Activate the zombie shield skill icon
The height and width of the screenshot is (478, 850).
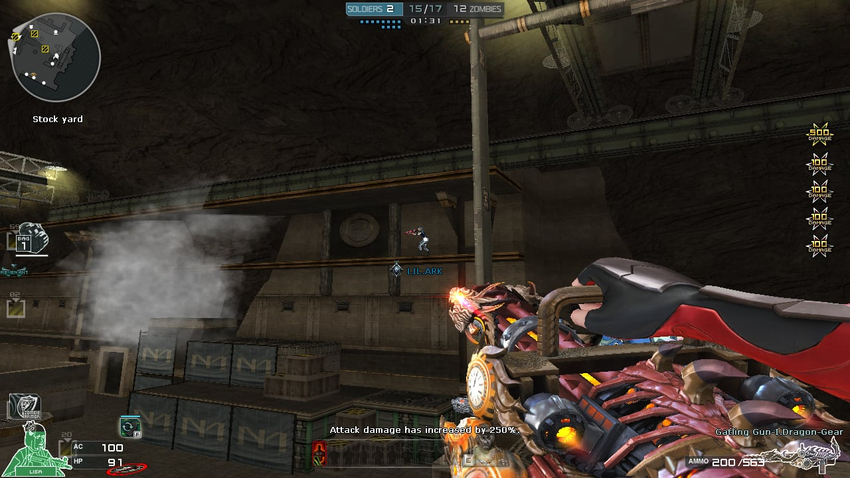pyautogui.click(x=23, y=405)
